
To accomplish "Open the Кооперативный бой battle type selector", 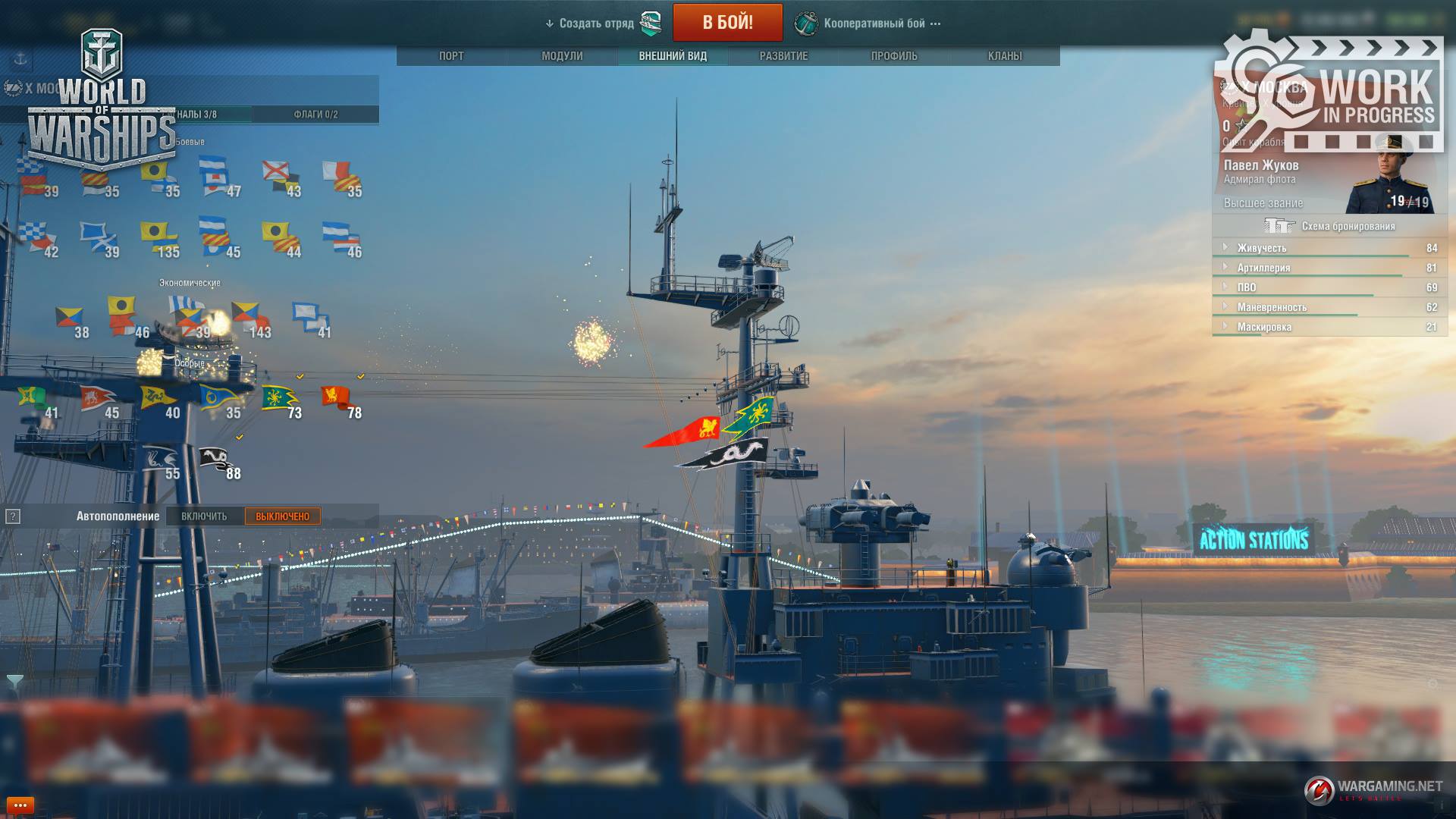I will coord(874,24).
